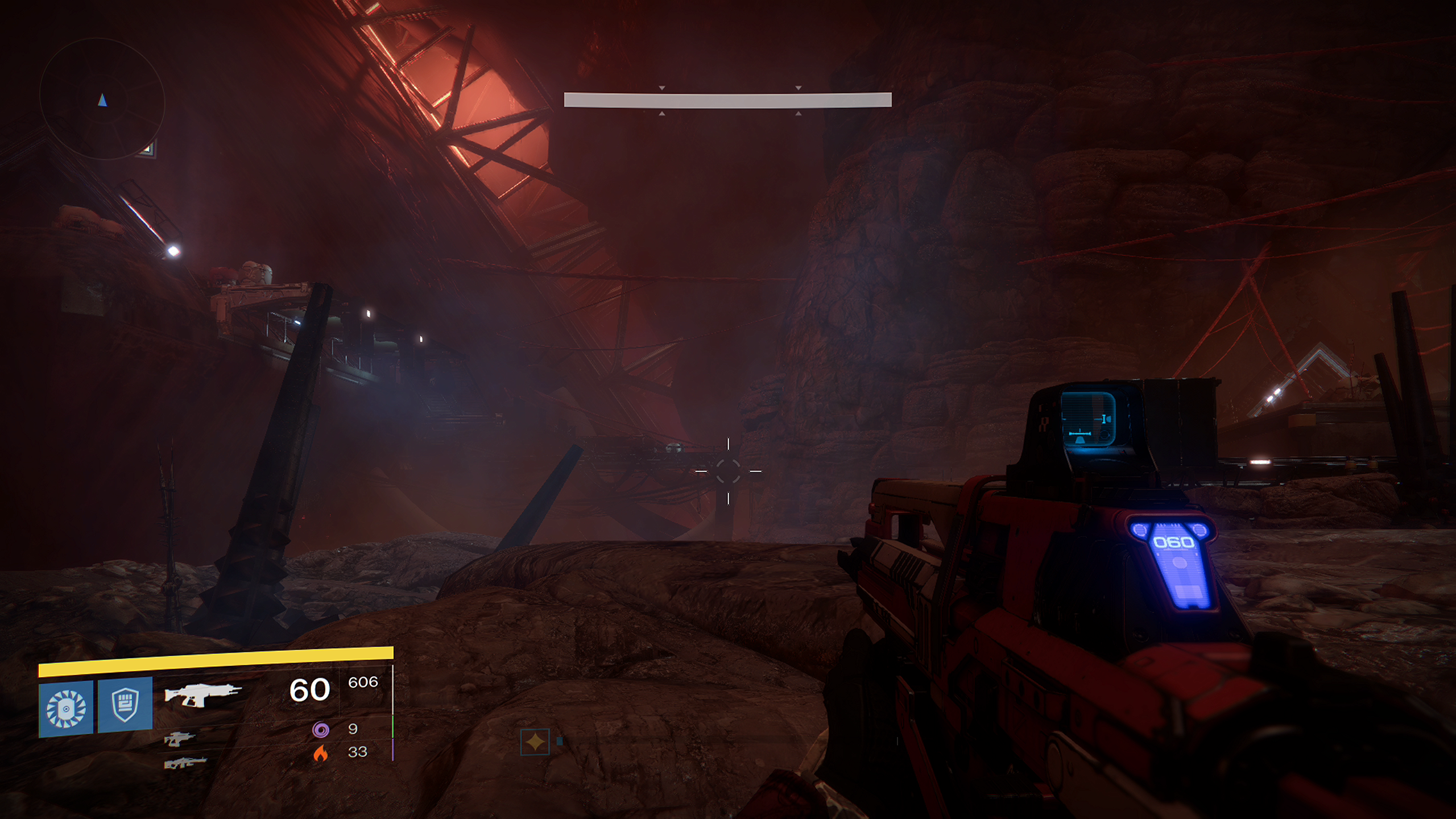Activate the grenade ability icon

[66, 708]
